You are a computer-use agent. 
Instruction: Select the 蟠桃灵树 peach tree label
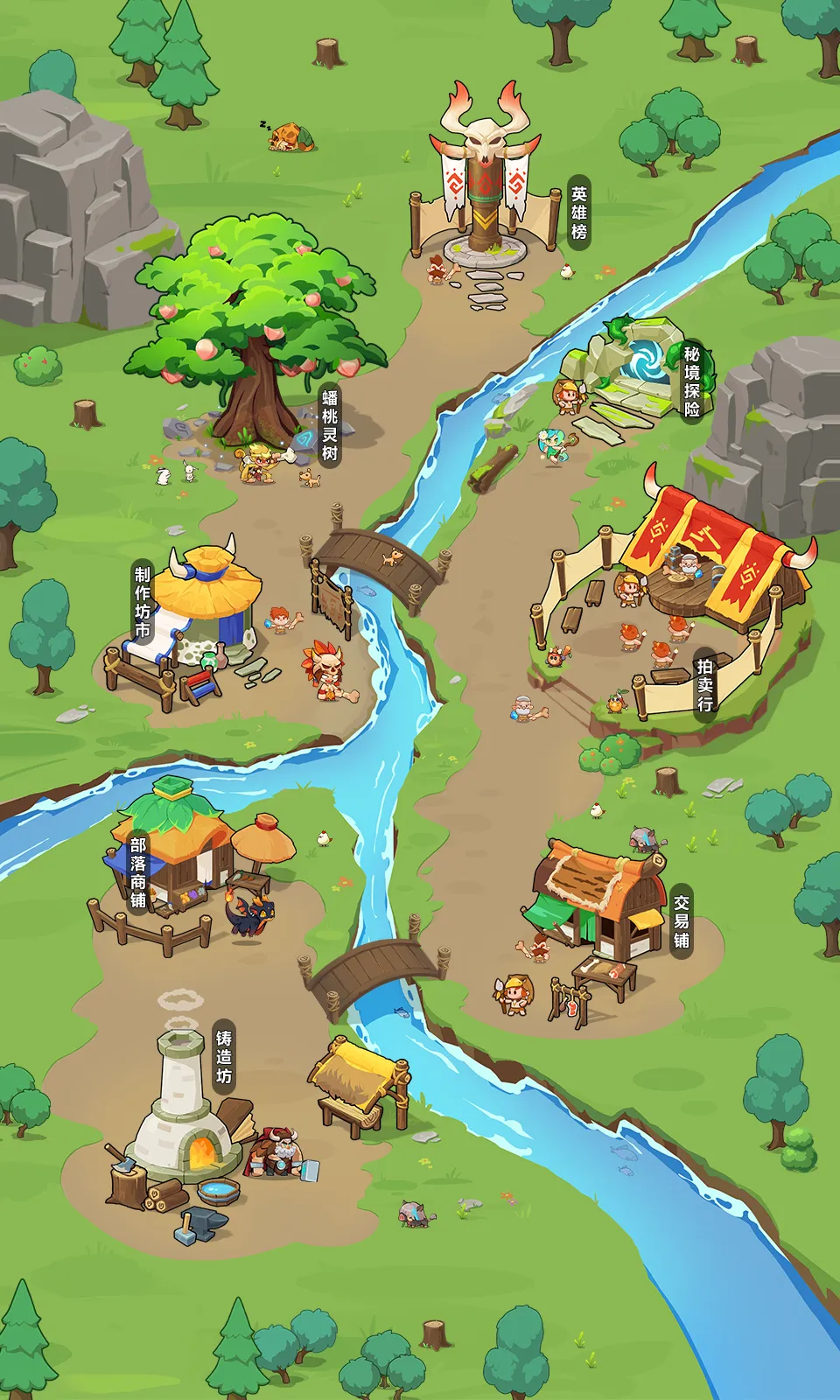(330, 425)
